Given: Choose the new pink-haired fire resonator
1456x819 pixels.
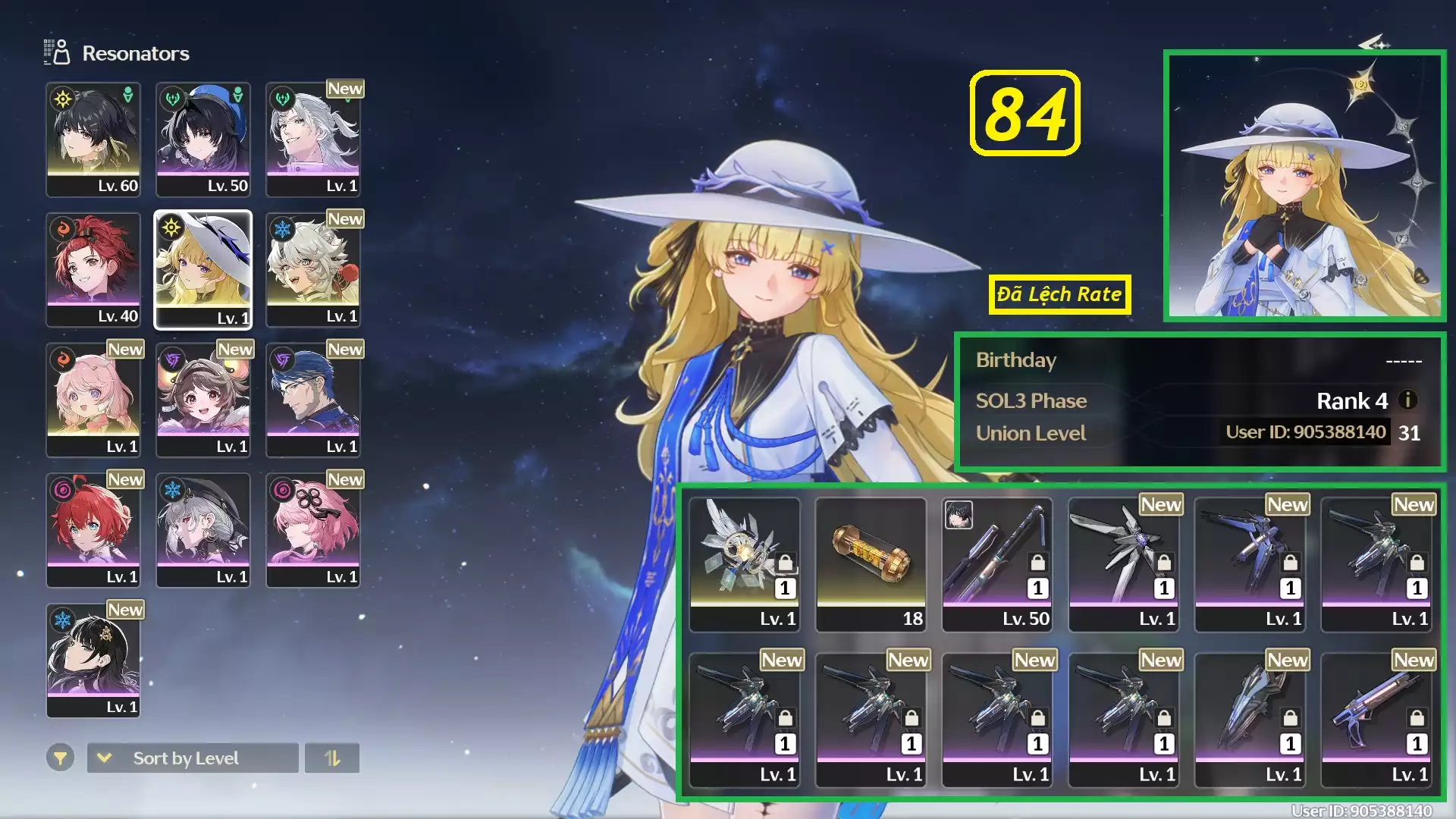Looking at the screenshot, I should tap(93, 400).
